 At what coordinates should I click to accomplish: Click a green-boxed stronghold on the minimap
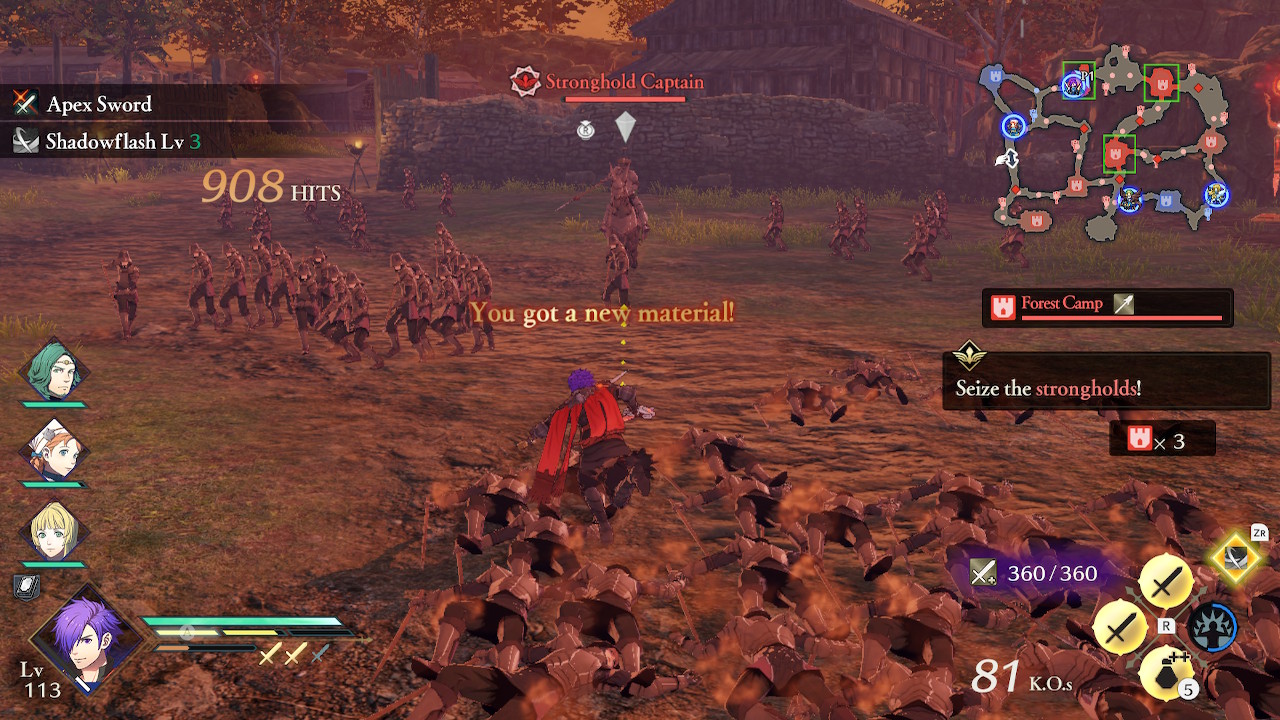[1160, 83]
